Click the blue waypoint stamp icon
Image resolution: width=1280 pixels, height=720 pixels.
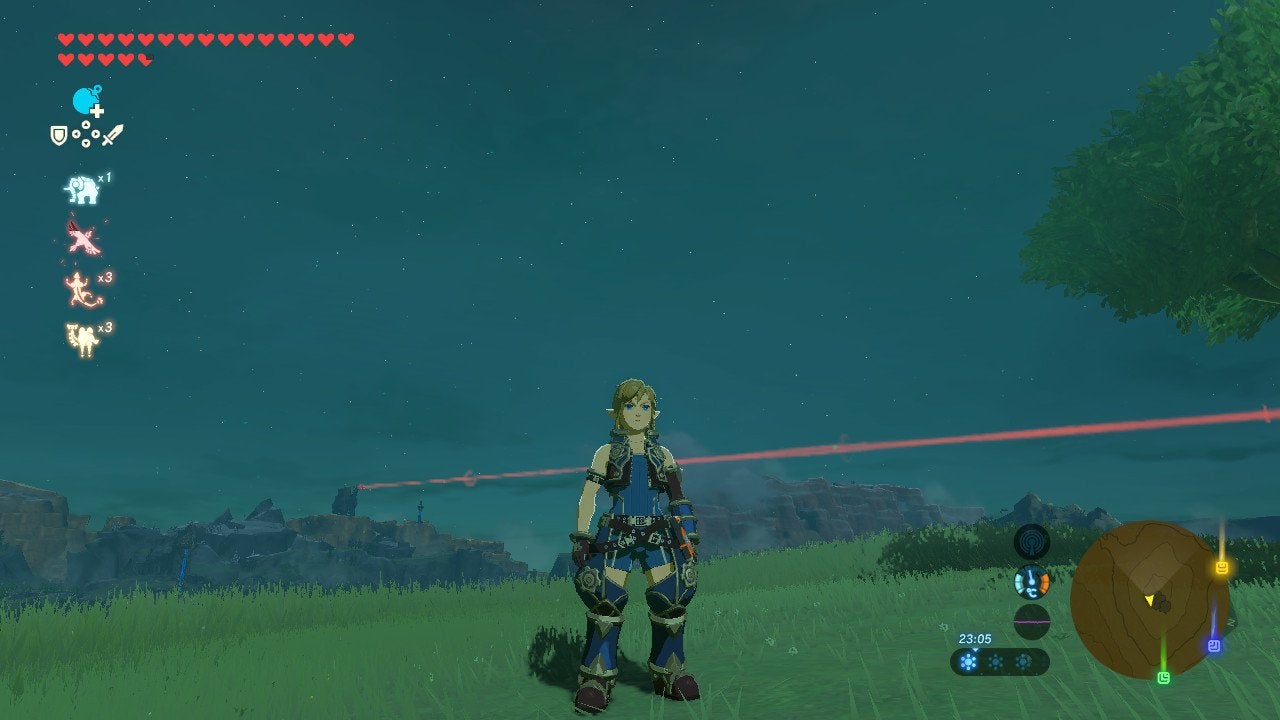point(1214,644)
